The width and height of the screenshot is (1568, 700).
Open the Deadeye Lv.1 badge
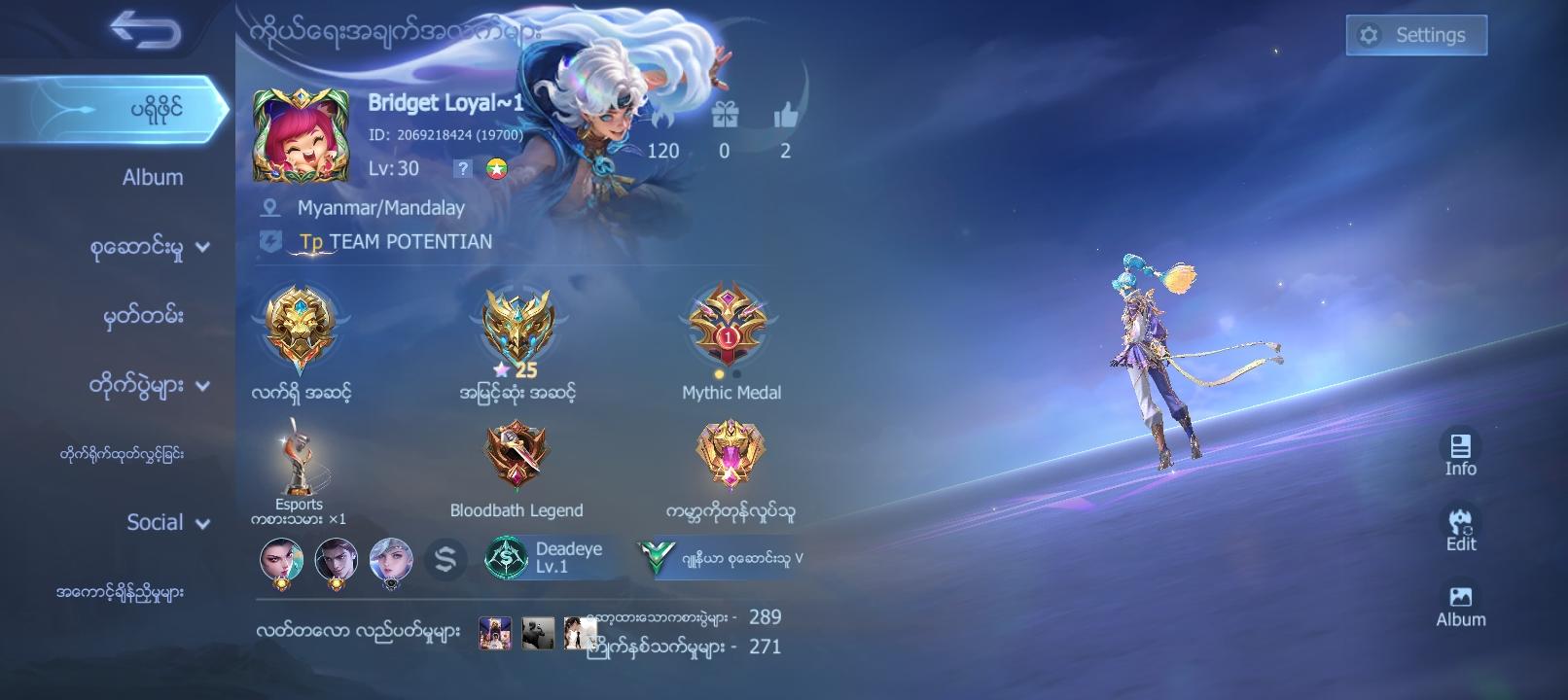[x=546, y=559]
